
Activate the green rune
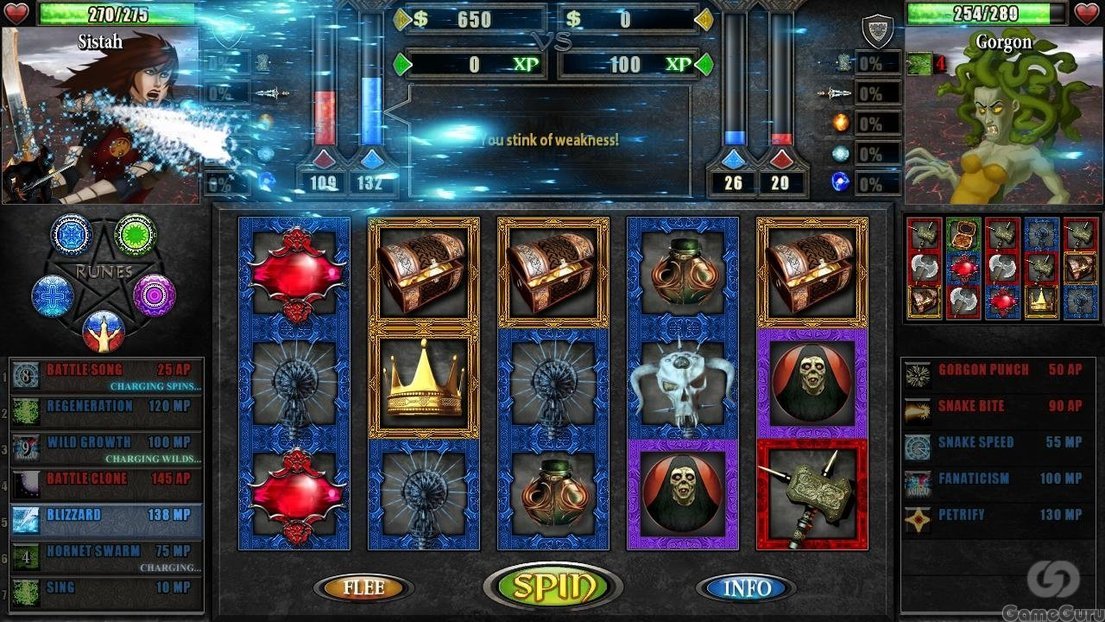pos(135,235)
